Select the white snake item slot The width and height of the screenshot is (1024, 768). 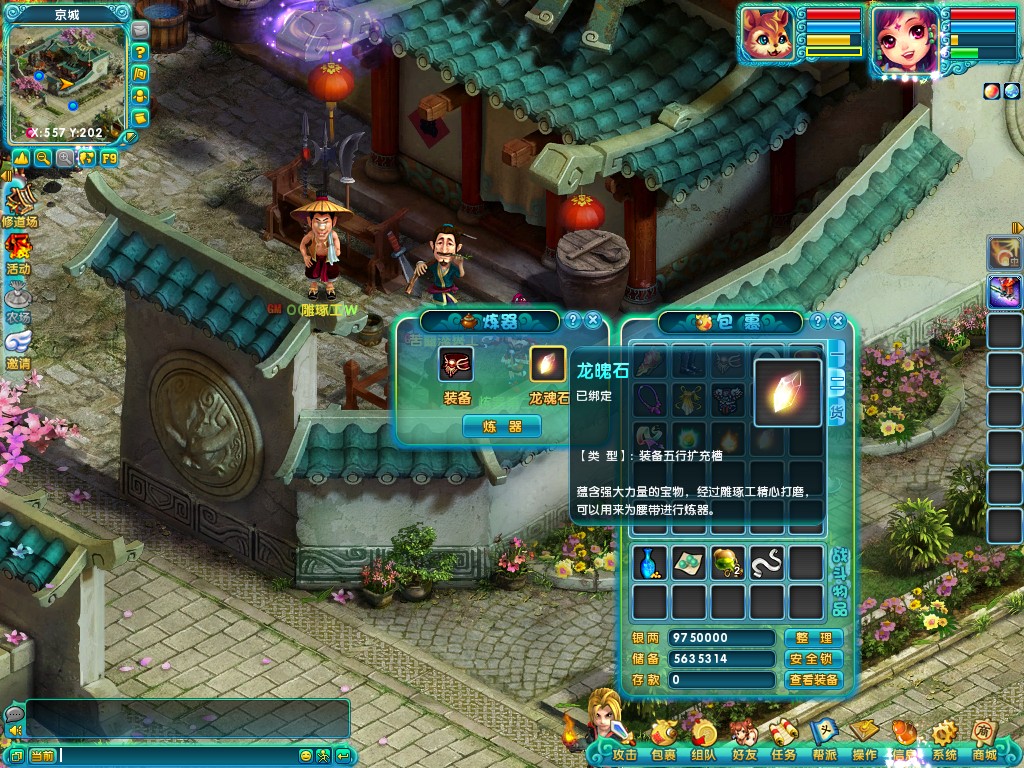767,563
